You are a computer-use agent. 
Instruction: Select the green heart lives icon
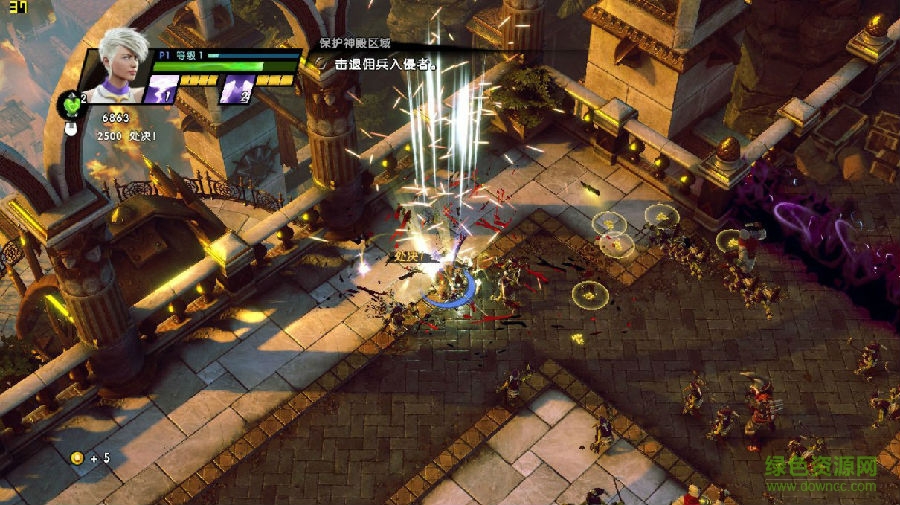[x=72, y=99]
